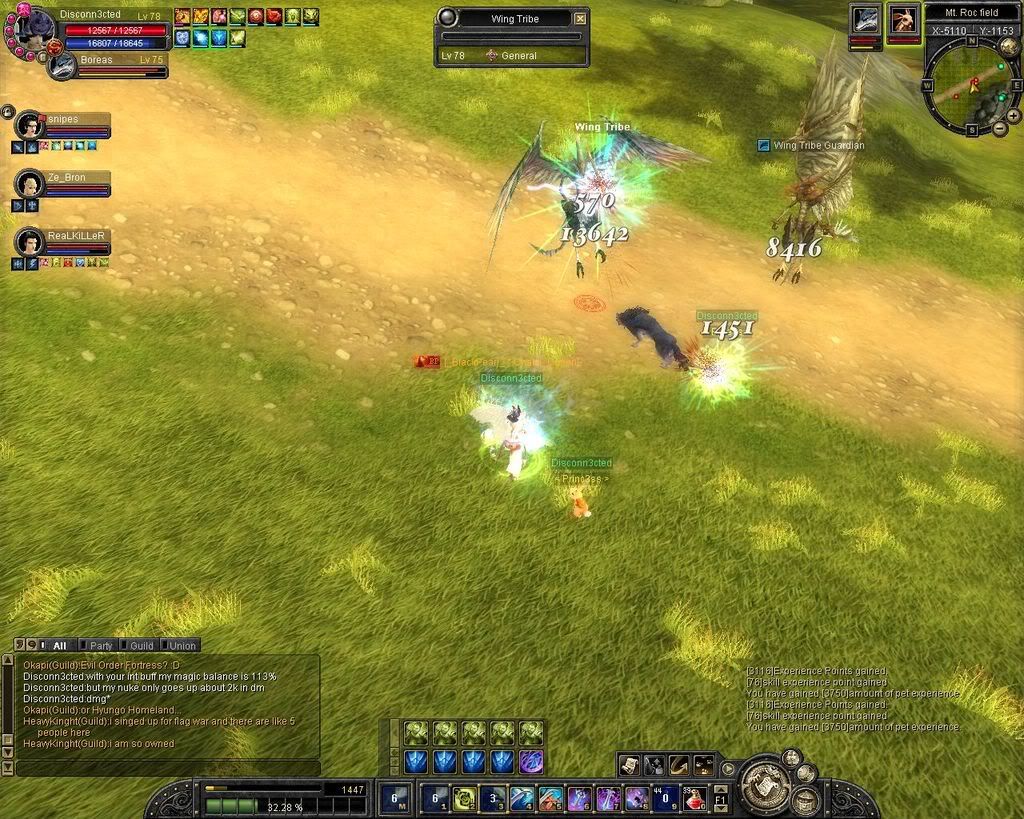This screenshot has width=1024, height=819.
Task: Click the F1 hotbar page switcher
Action: pos(720,799)
